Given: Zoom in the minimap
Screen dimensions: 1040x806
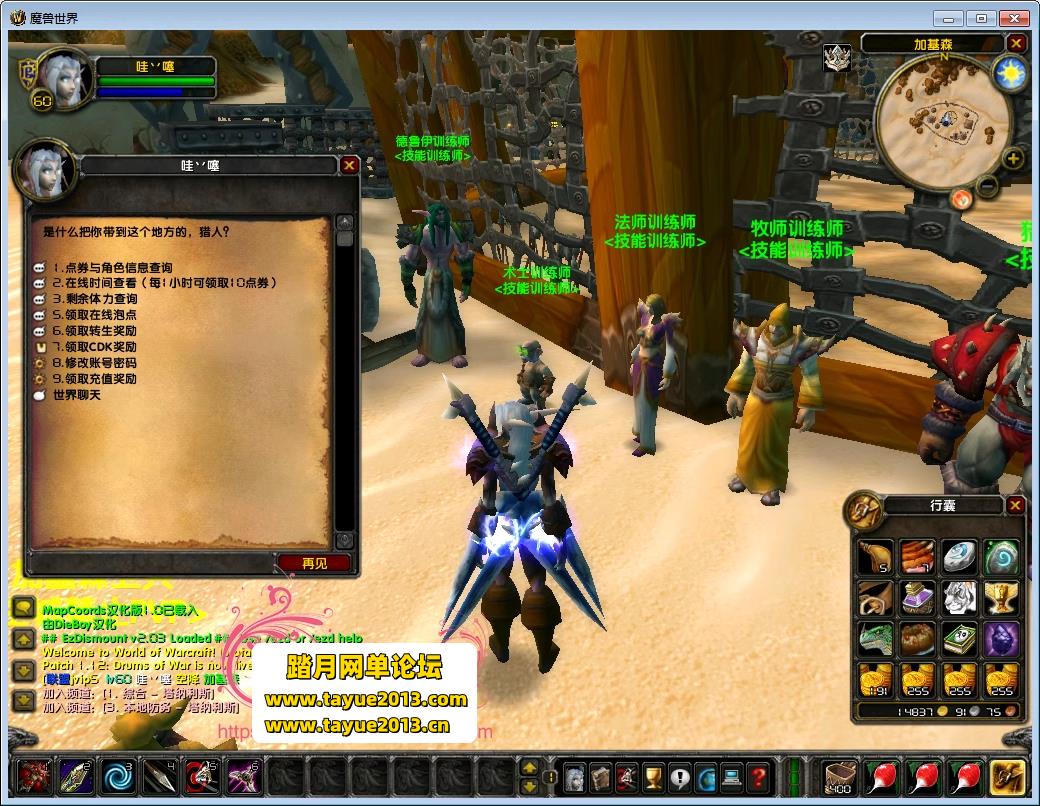Looking at the screenshot, I should tap(1013, 159).
